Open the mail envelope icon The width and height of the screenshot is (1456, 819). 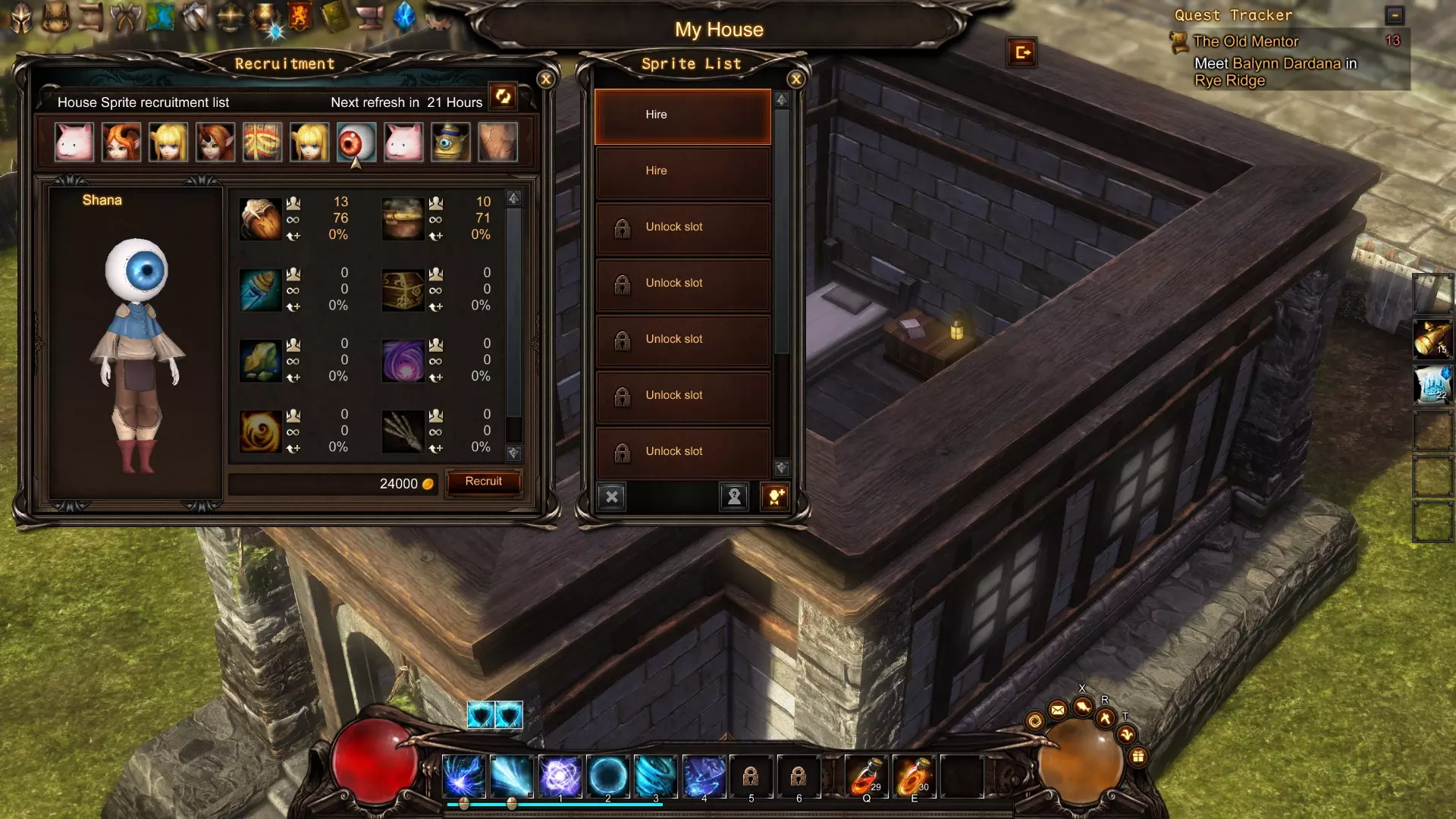pyautogui.click(x=1058, y=710)
